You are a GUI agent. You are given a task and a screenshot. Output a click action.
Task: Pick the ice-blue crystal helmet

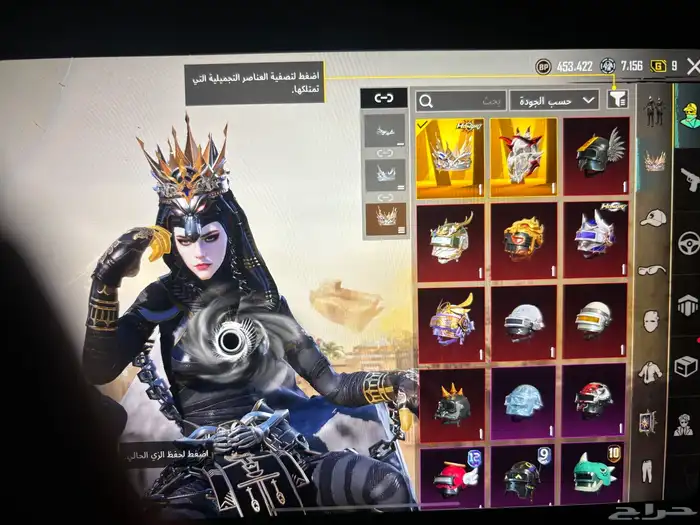coord(523,400)
